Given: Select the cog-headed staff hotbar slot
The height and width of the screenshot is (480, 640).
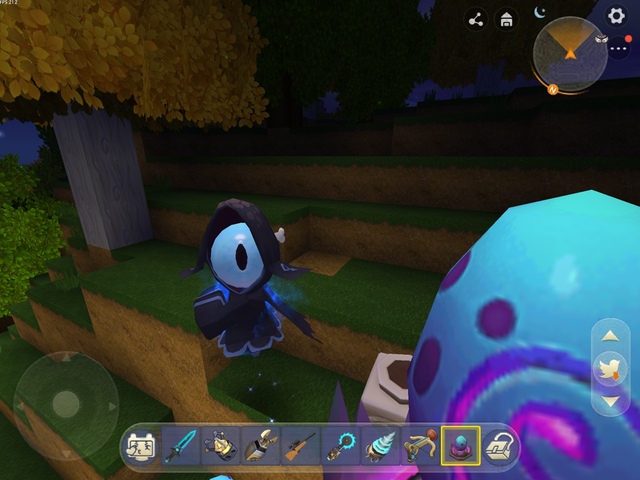Looking at the screenshot, I should (340, 446).
